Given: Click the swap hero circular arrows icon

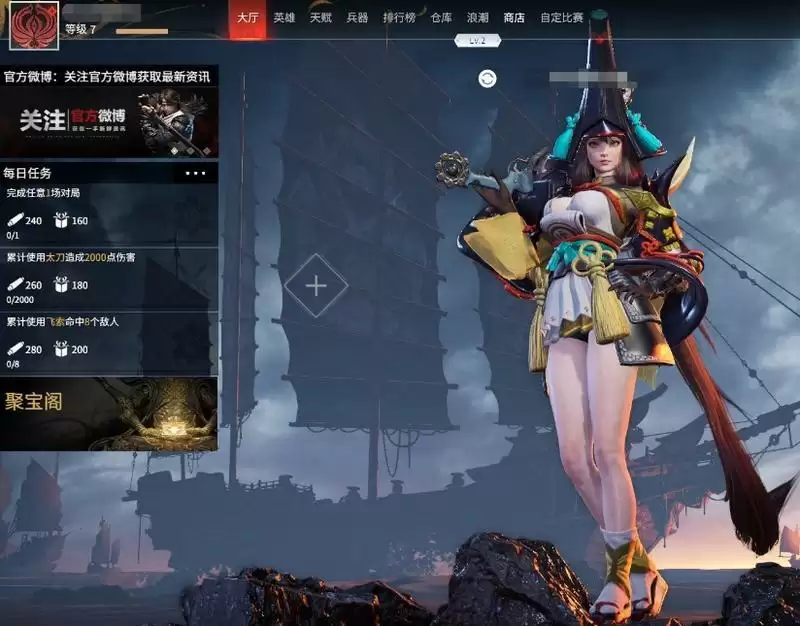Looking at the screenshot, I should 487,79.
